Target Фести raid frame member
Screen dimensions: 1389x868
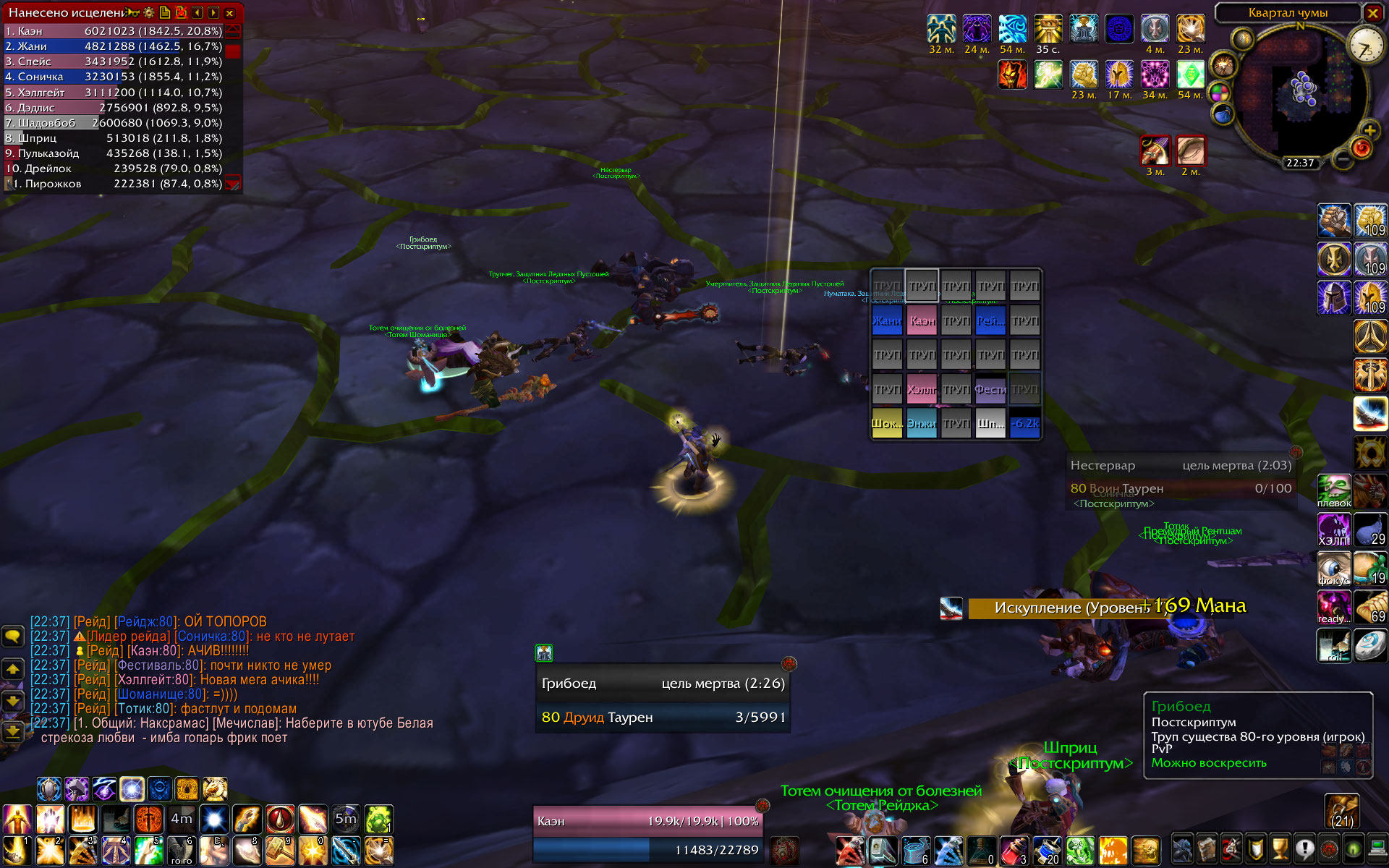[x=990, y=389]
